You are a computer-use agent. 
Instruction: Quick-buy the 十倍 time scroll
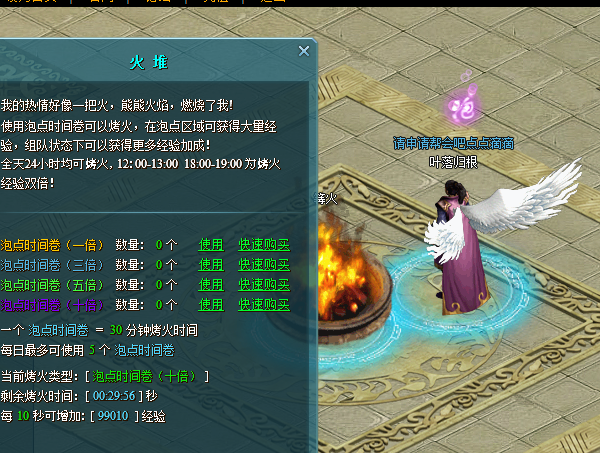click(x=263, y=304)
